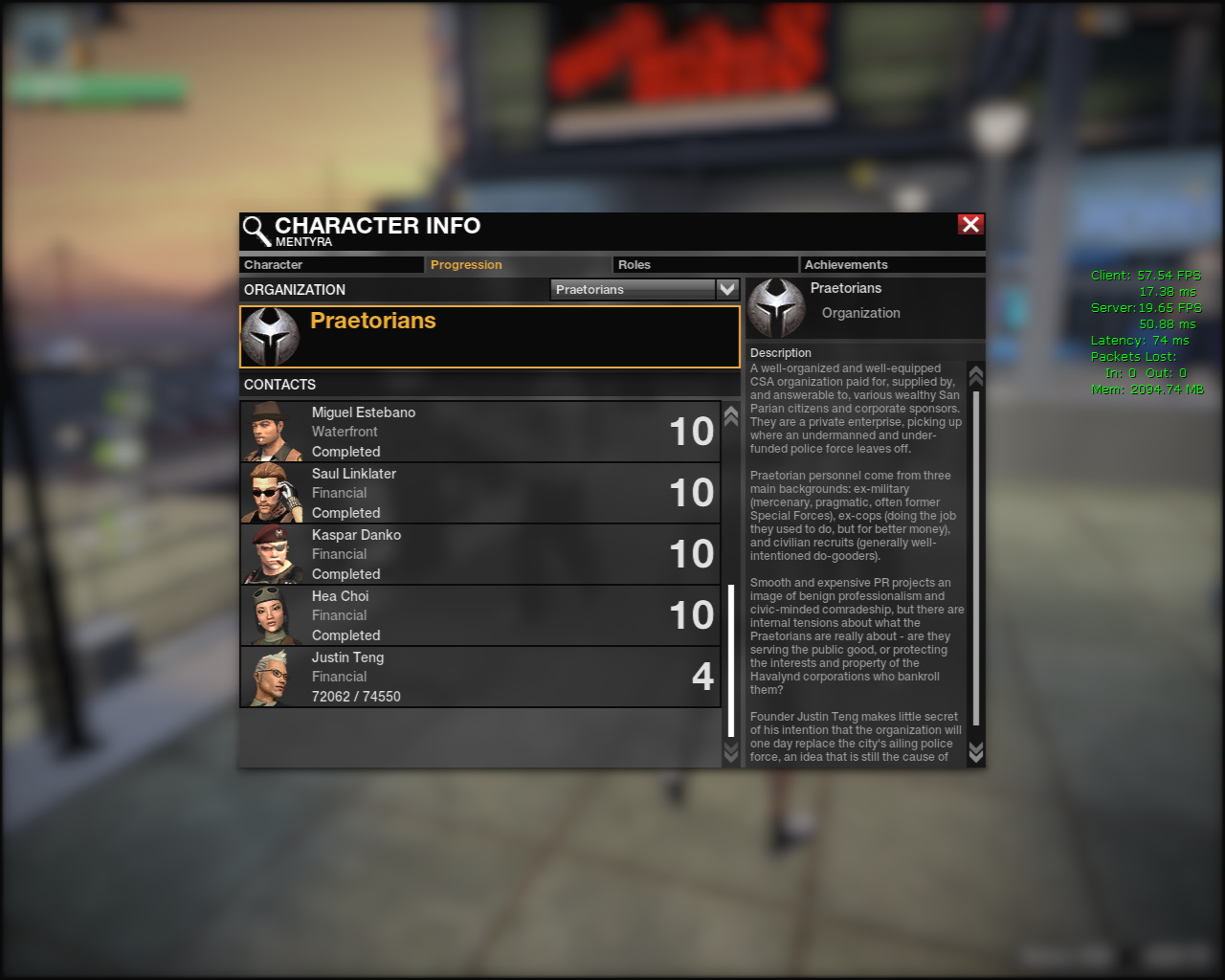Click the description scroll-down arrow

point(976,752)
